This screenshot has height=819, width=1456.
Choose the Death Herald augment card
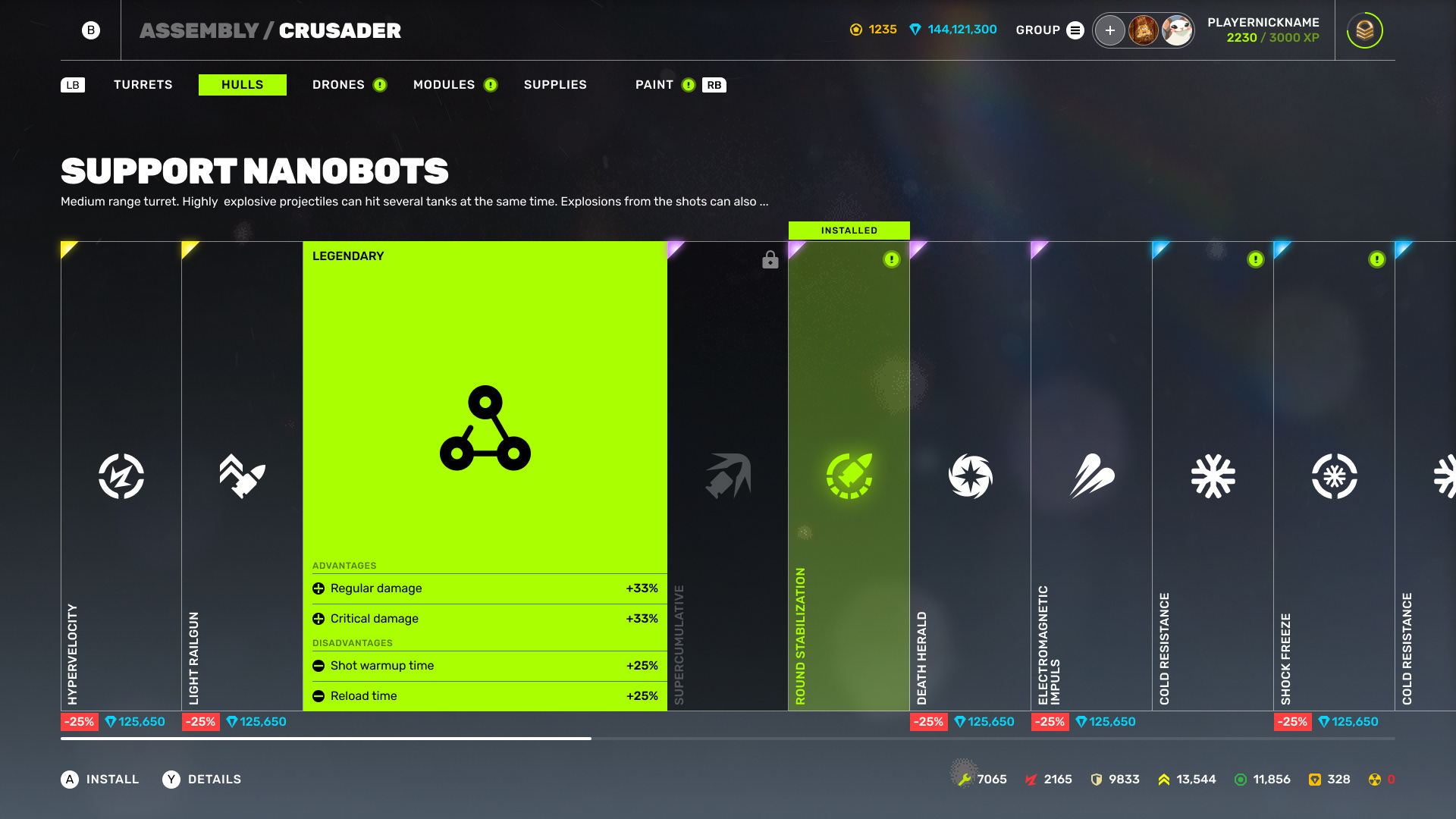coord(970,476)
